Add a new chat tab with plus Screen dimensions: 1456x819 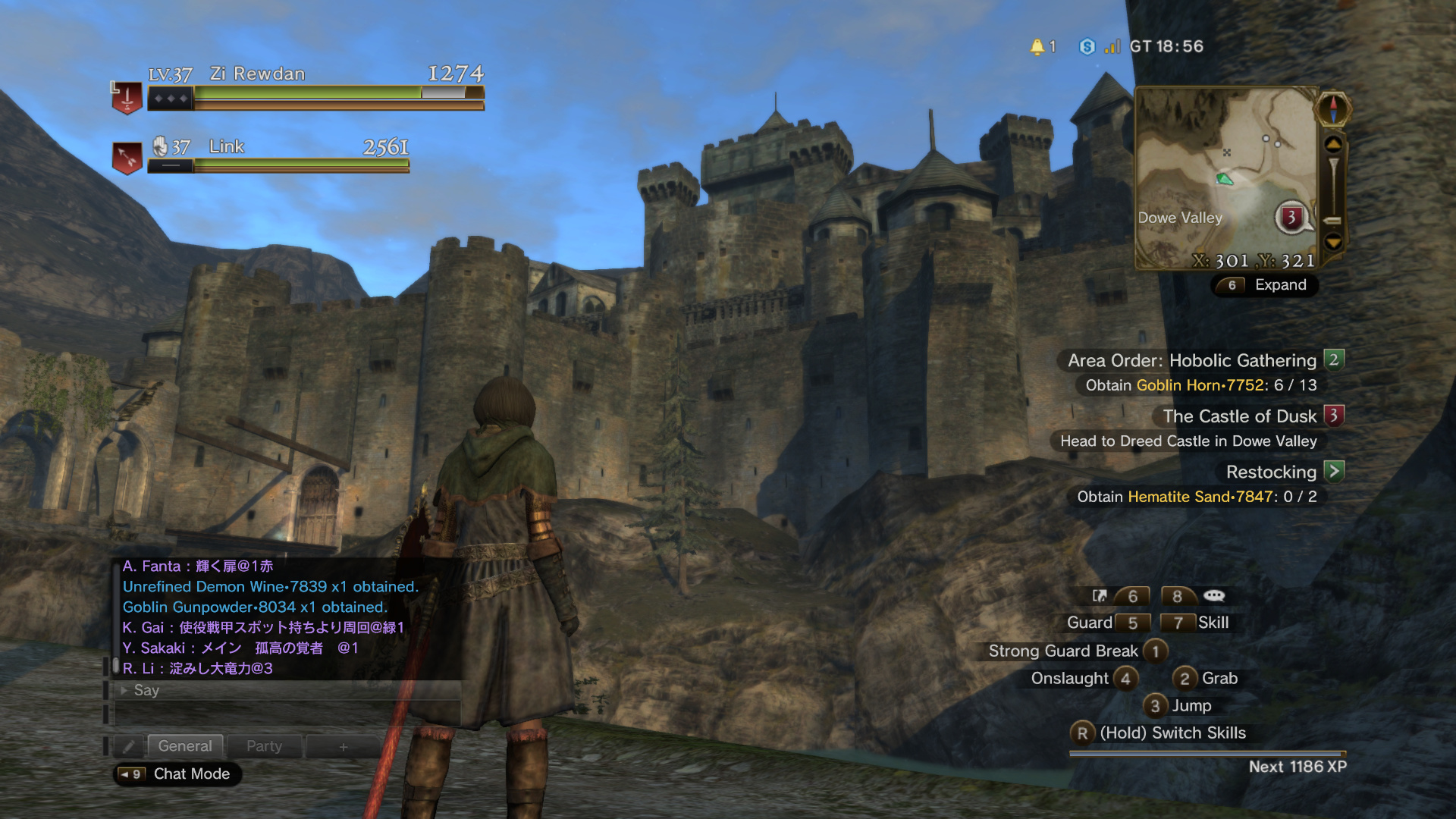(x=343, y=747)
